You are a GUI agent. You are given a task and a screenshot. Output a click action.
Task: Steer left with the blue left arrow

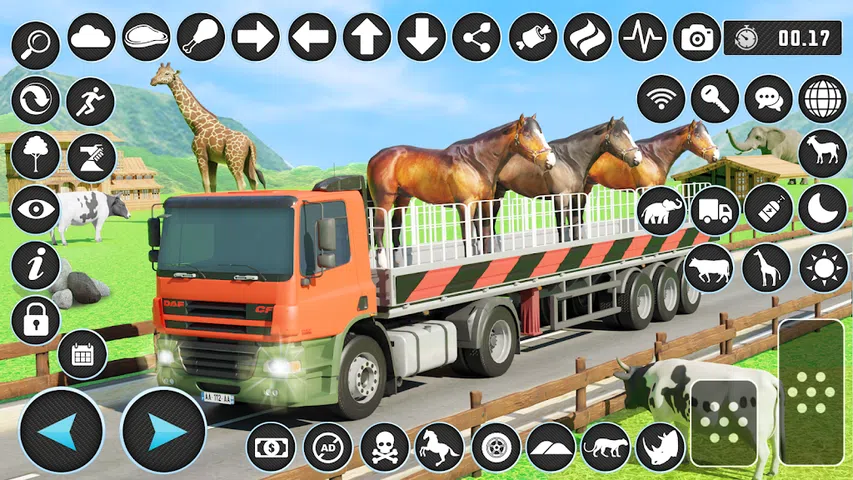[60, 431]
